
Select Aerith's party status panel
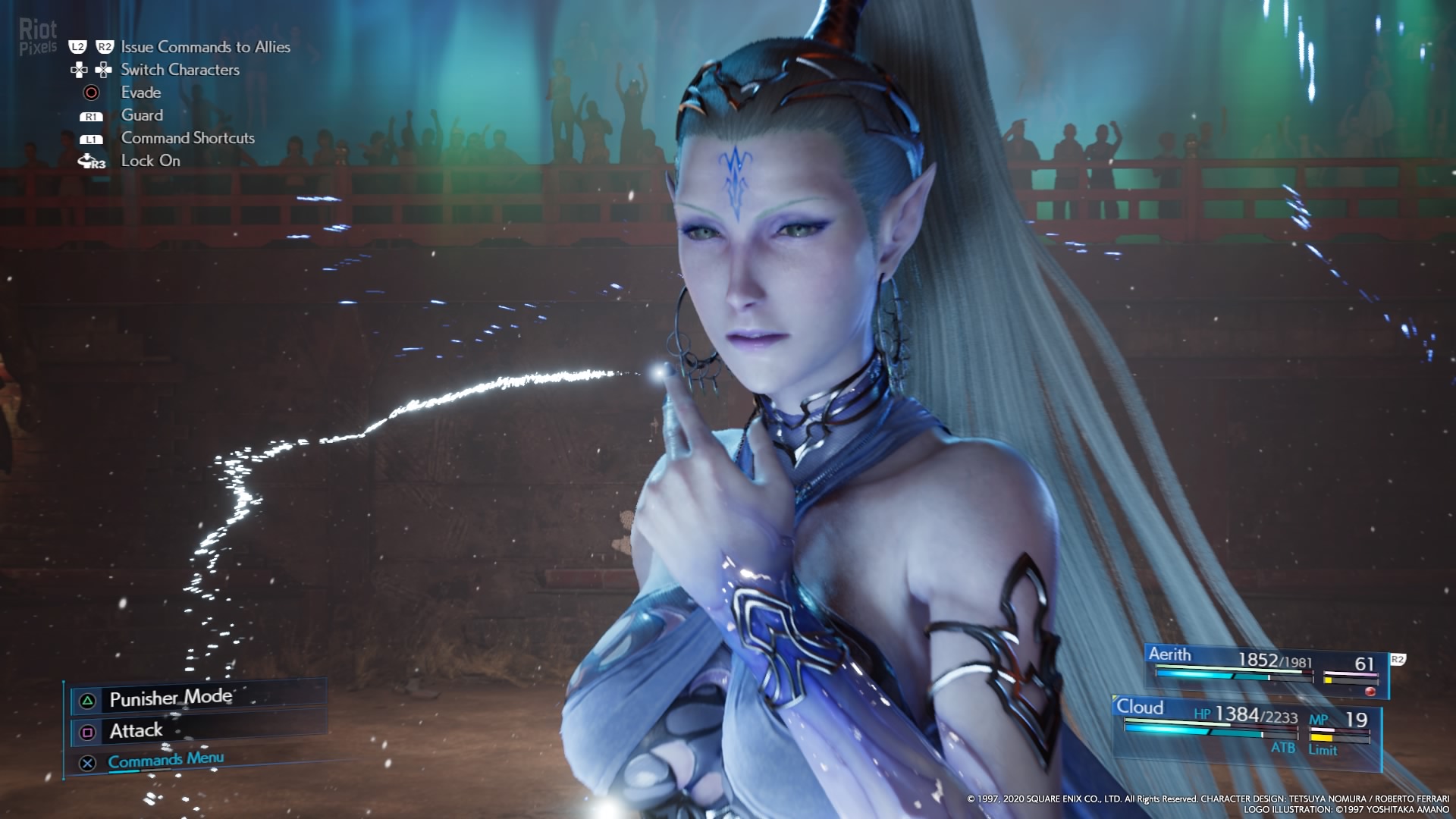point(1265,670)
